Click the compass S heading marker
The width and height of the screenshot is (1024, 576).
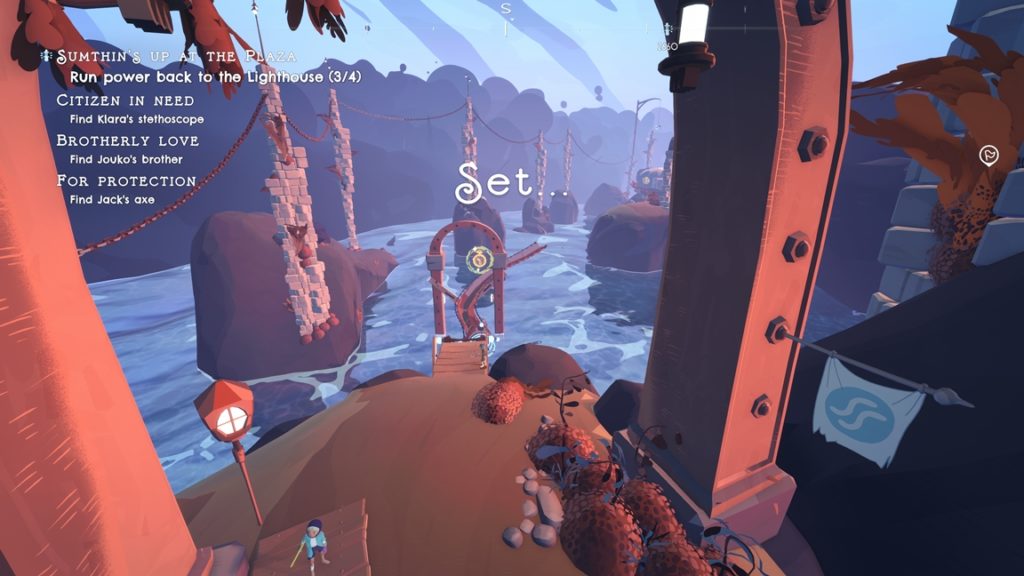pos(506,9)
